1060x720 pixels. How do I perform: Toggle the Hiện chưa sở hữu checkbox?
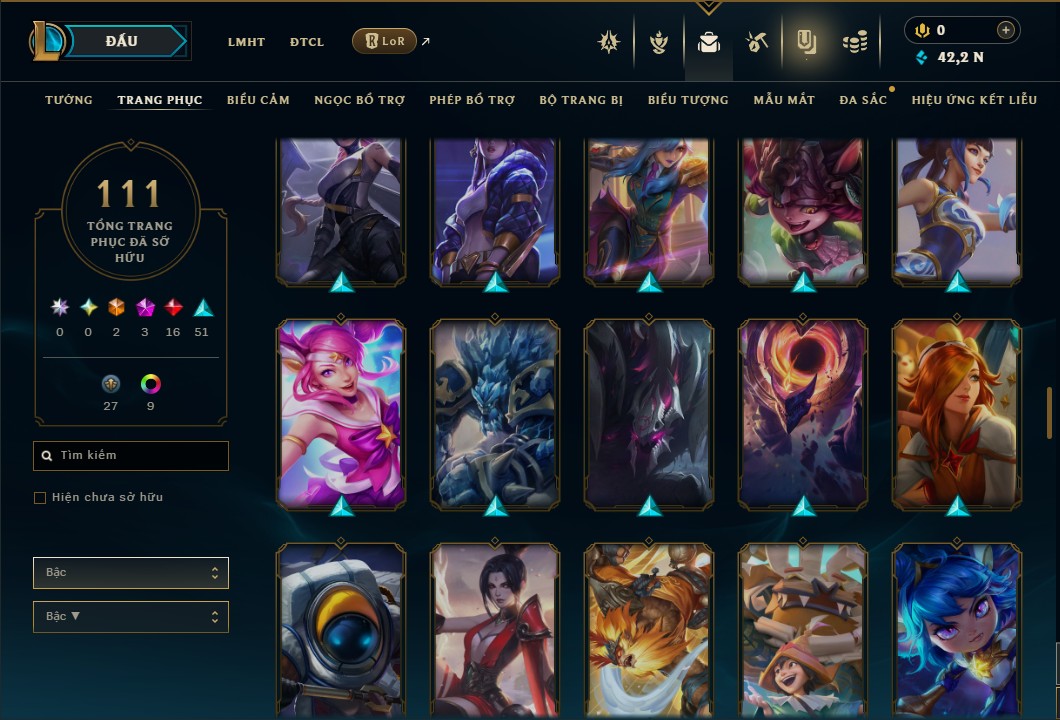click(x=40, y=498)
